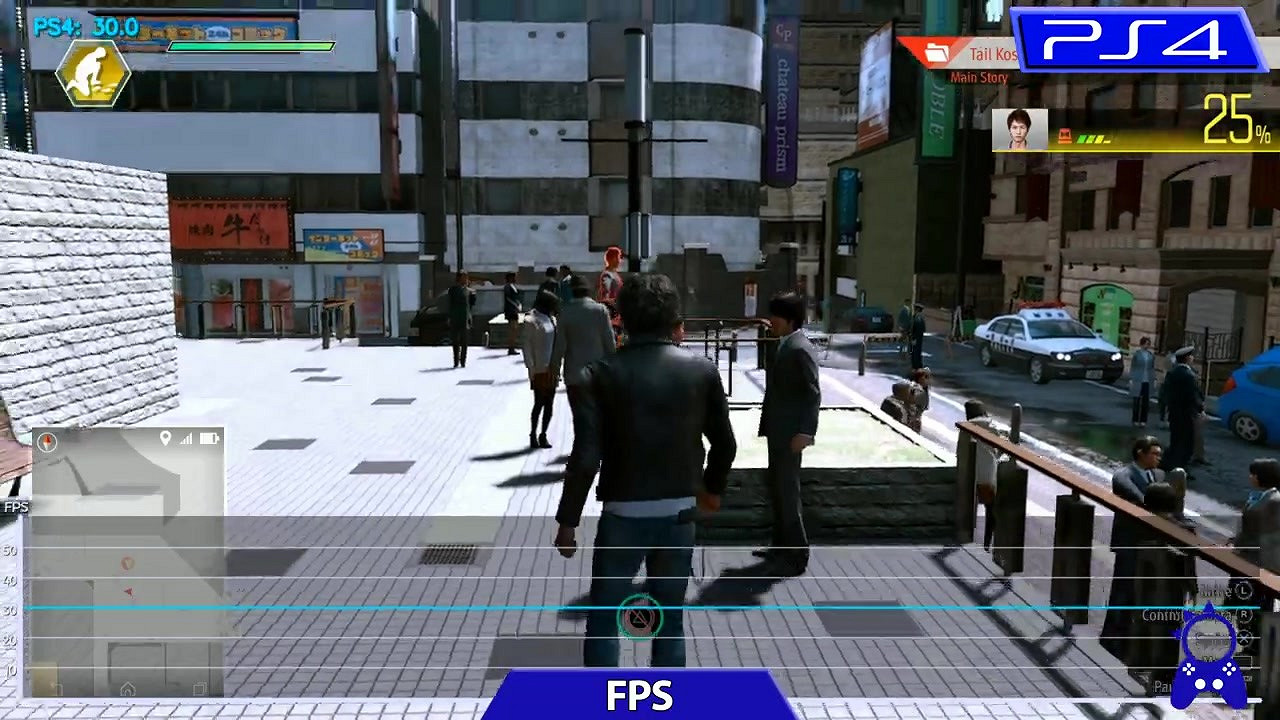Viewport: 1280px width, 720px height.
Task: Click the R button prompt
Action: [x=1244, y=614]
